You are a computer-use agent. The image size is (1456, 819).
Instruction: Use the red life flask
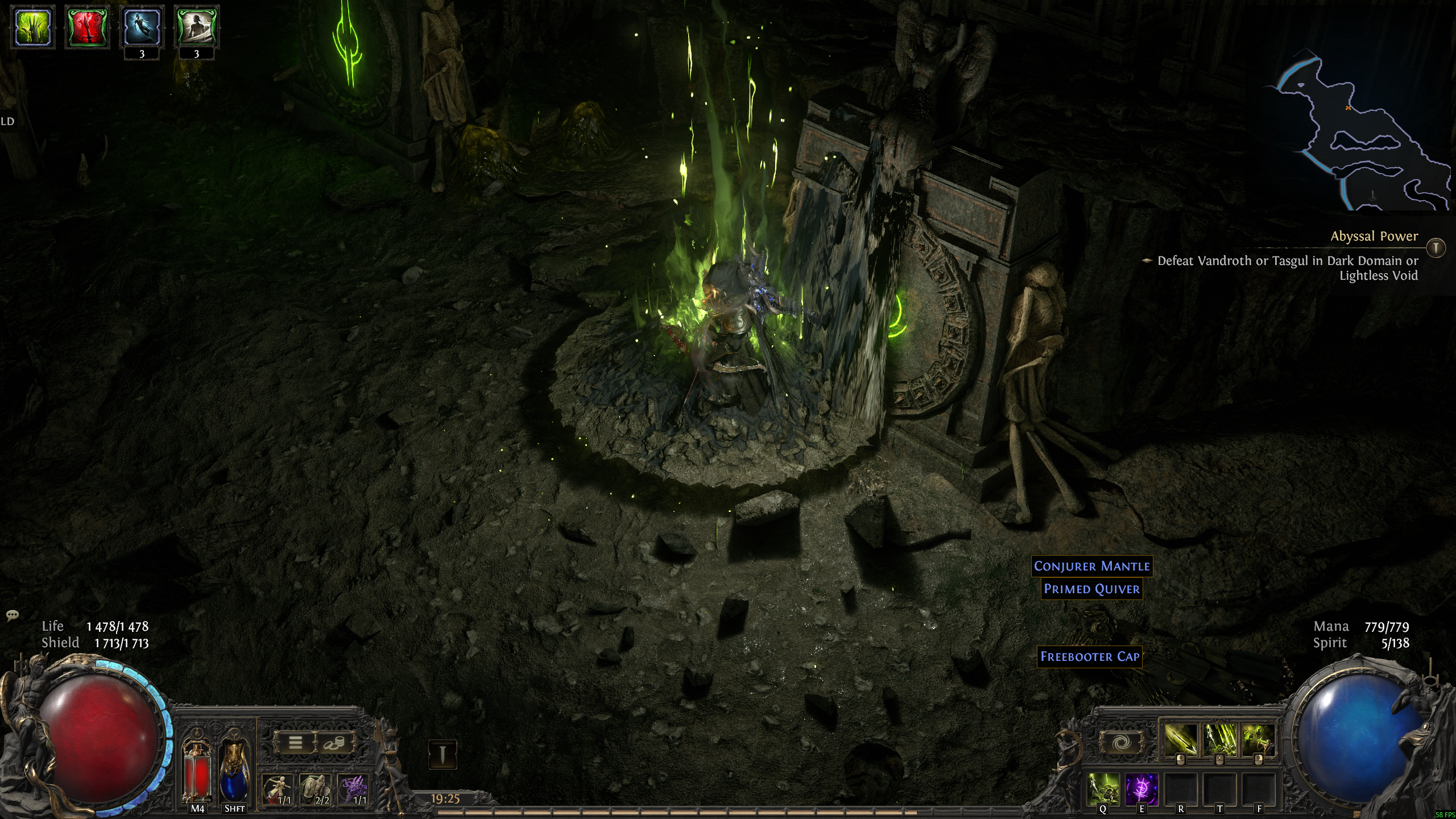[197, 773]
